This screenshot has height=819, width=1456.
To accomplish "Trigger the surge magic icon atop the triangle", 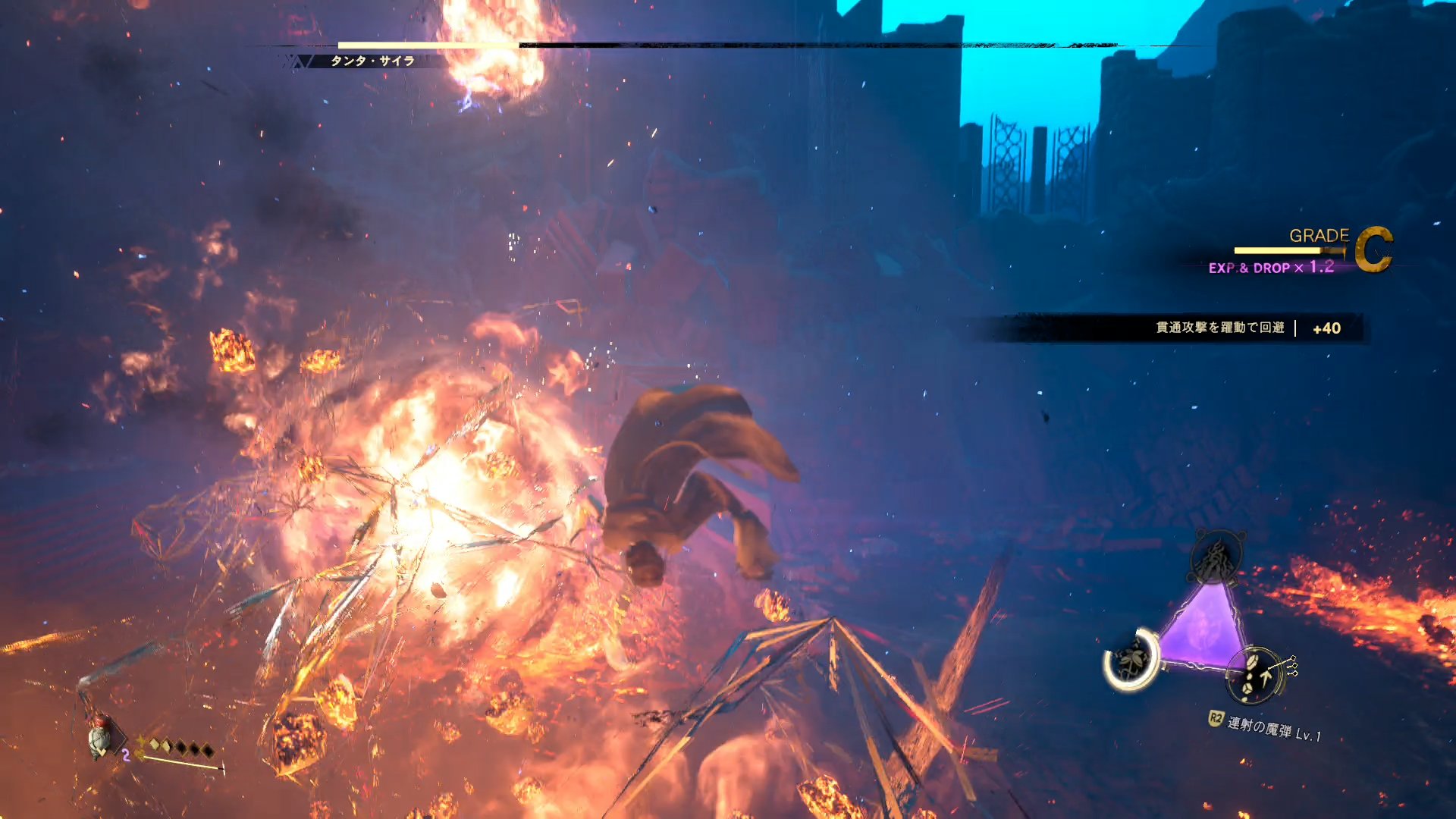I will pyautogui.click(x=1216, y=559).
